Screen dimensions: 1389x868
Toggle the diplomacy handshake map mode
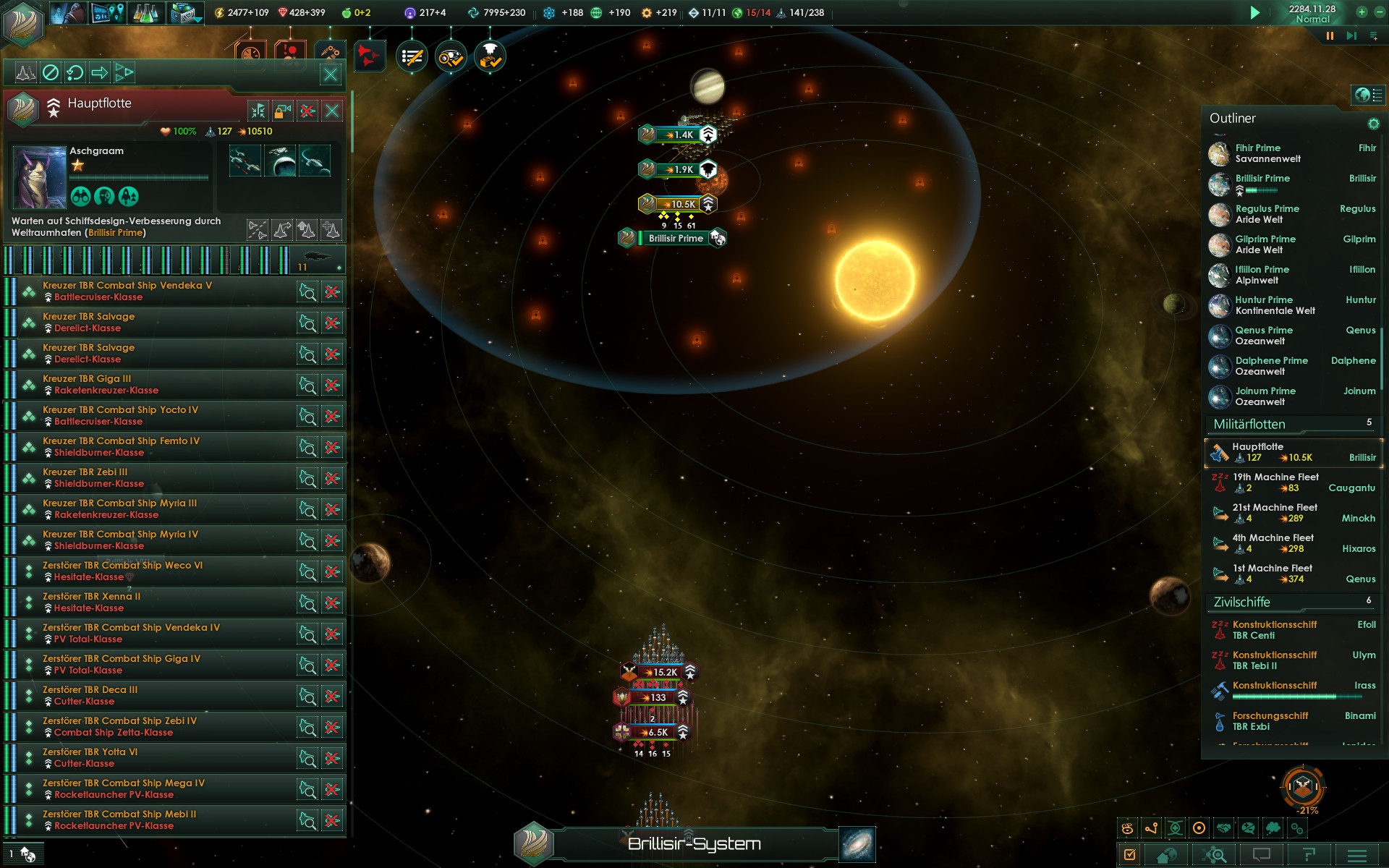[1223, 828]
